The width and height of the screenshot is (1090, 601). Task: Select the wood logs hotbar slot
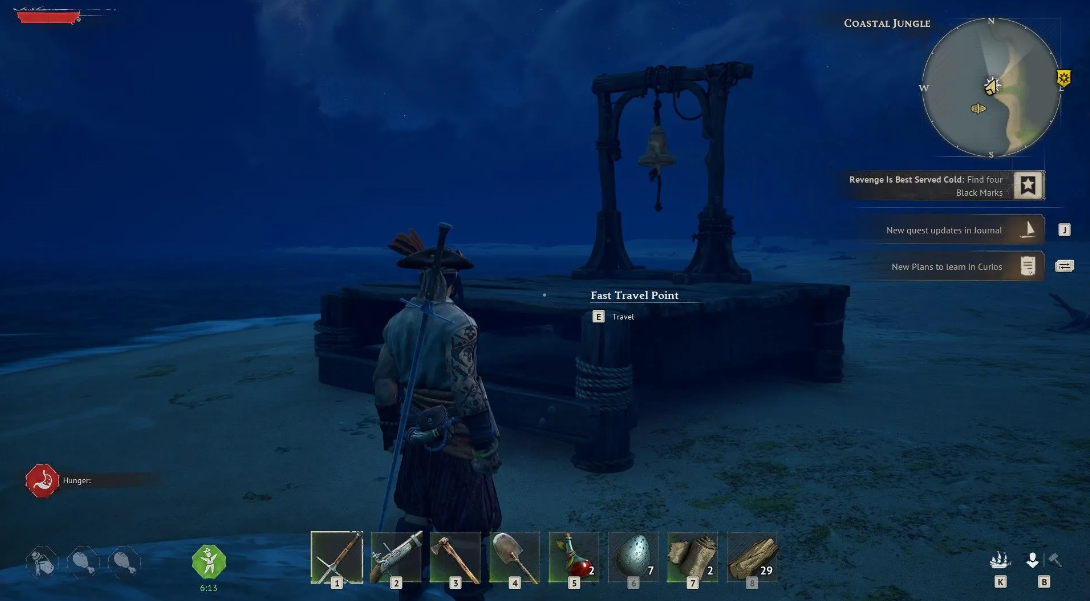coord(752,556)
